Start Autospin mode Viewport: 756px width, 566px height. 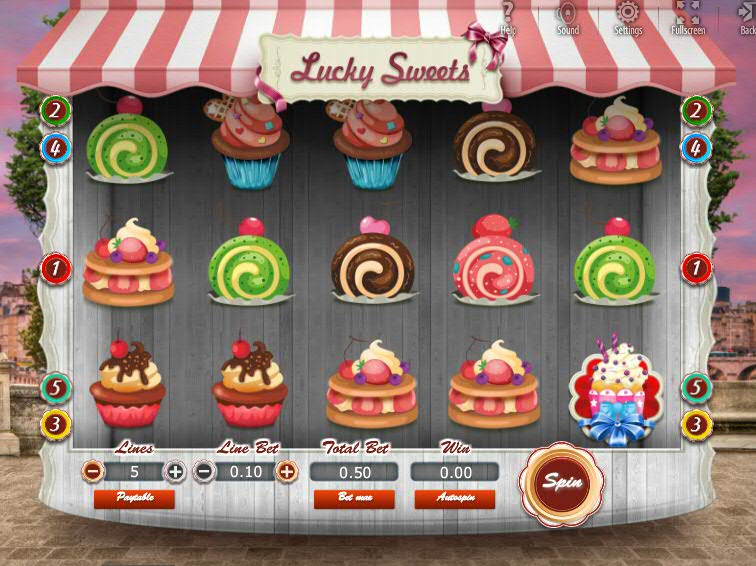(x=454, y=498)
